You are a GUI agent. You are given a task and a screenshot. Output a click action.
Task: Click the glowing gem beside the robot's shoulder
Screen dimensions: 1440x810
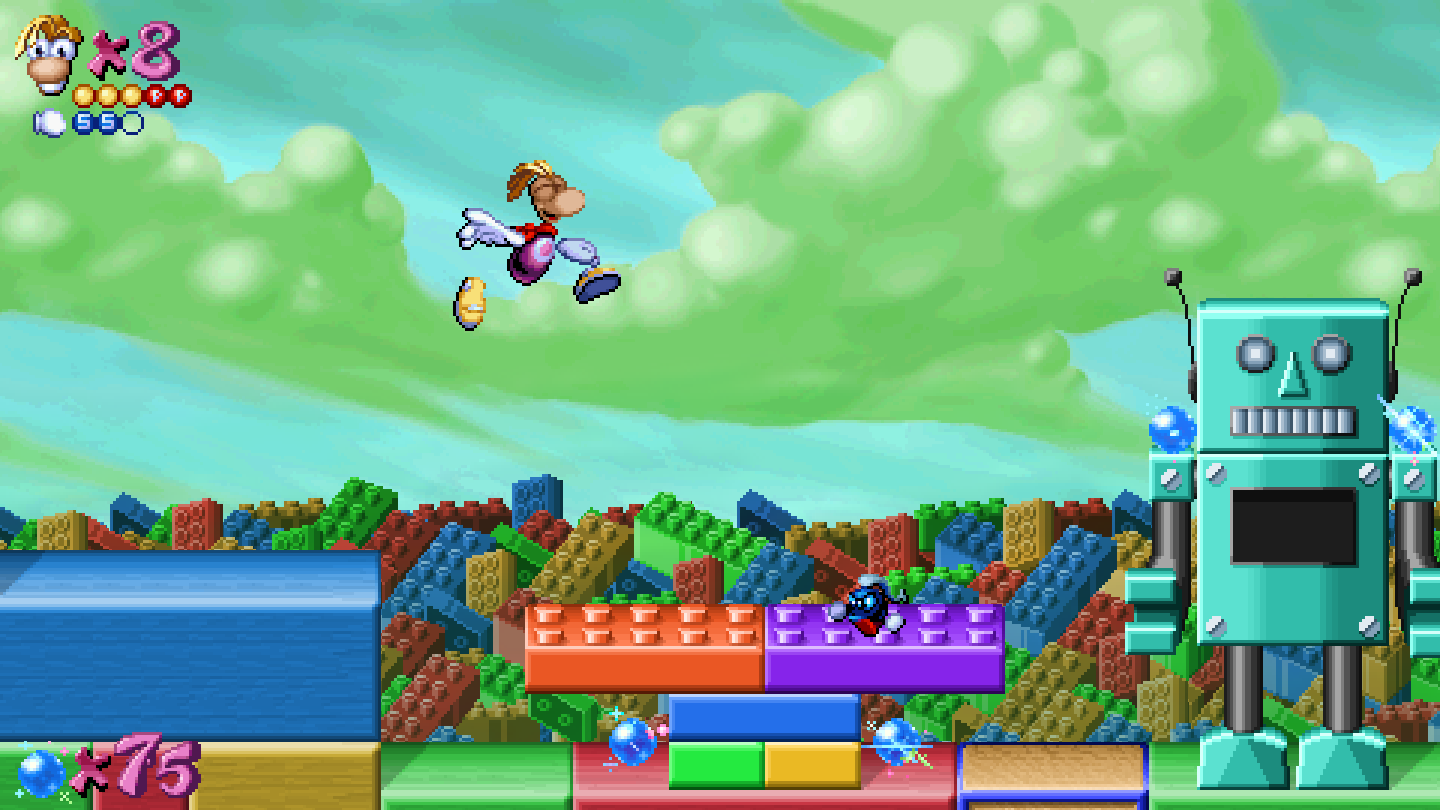tap(1175, 428)
